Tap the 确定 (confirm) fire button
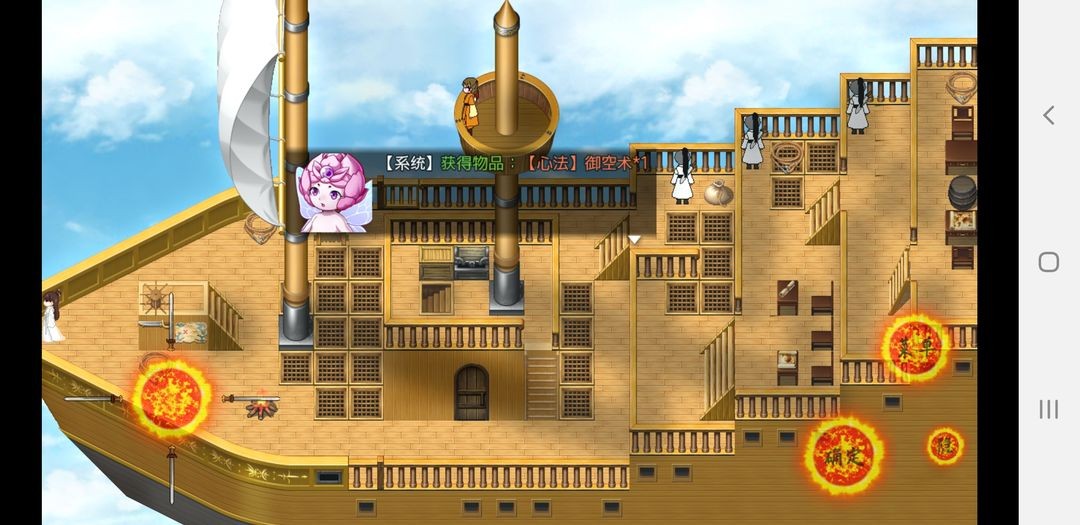This screenshot has height=525, width=1080. point(843,456)
